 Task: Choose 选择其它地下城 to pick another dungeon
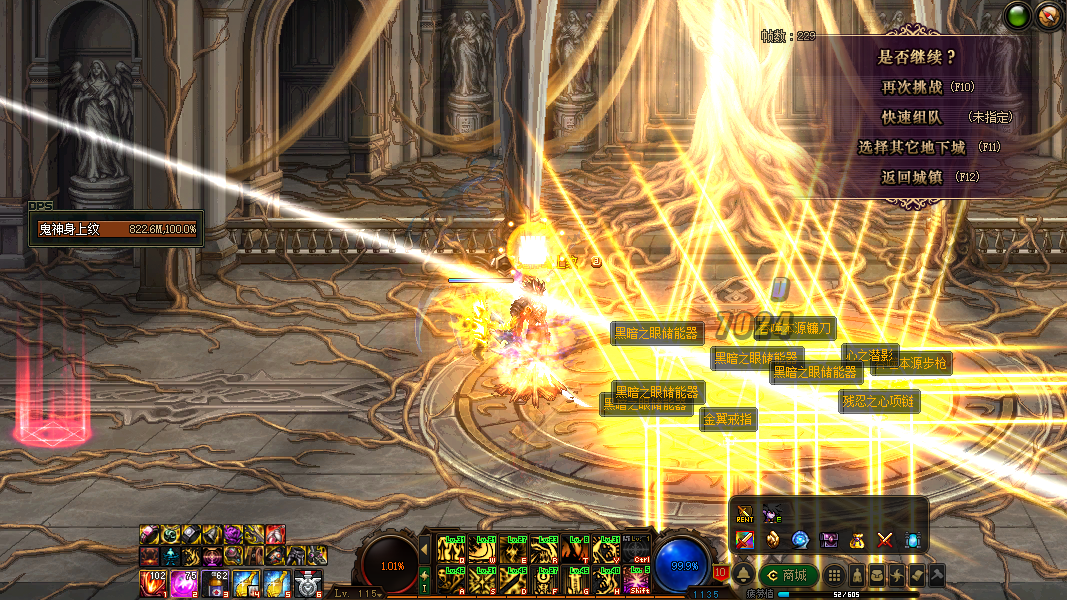tap(911, 147)
